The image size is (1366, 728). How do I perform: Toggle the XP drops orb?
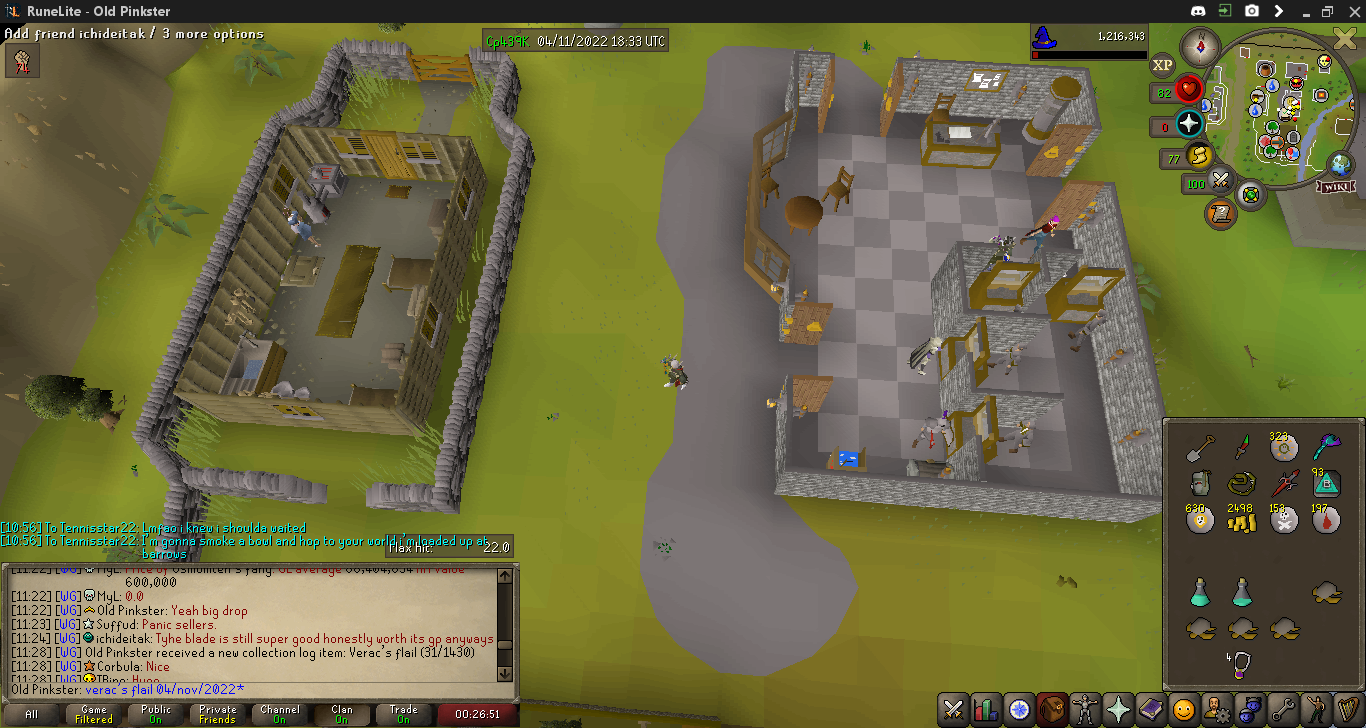coord(1162,65)
